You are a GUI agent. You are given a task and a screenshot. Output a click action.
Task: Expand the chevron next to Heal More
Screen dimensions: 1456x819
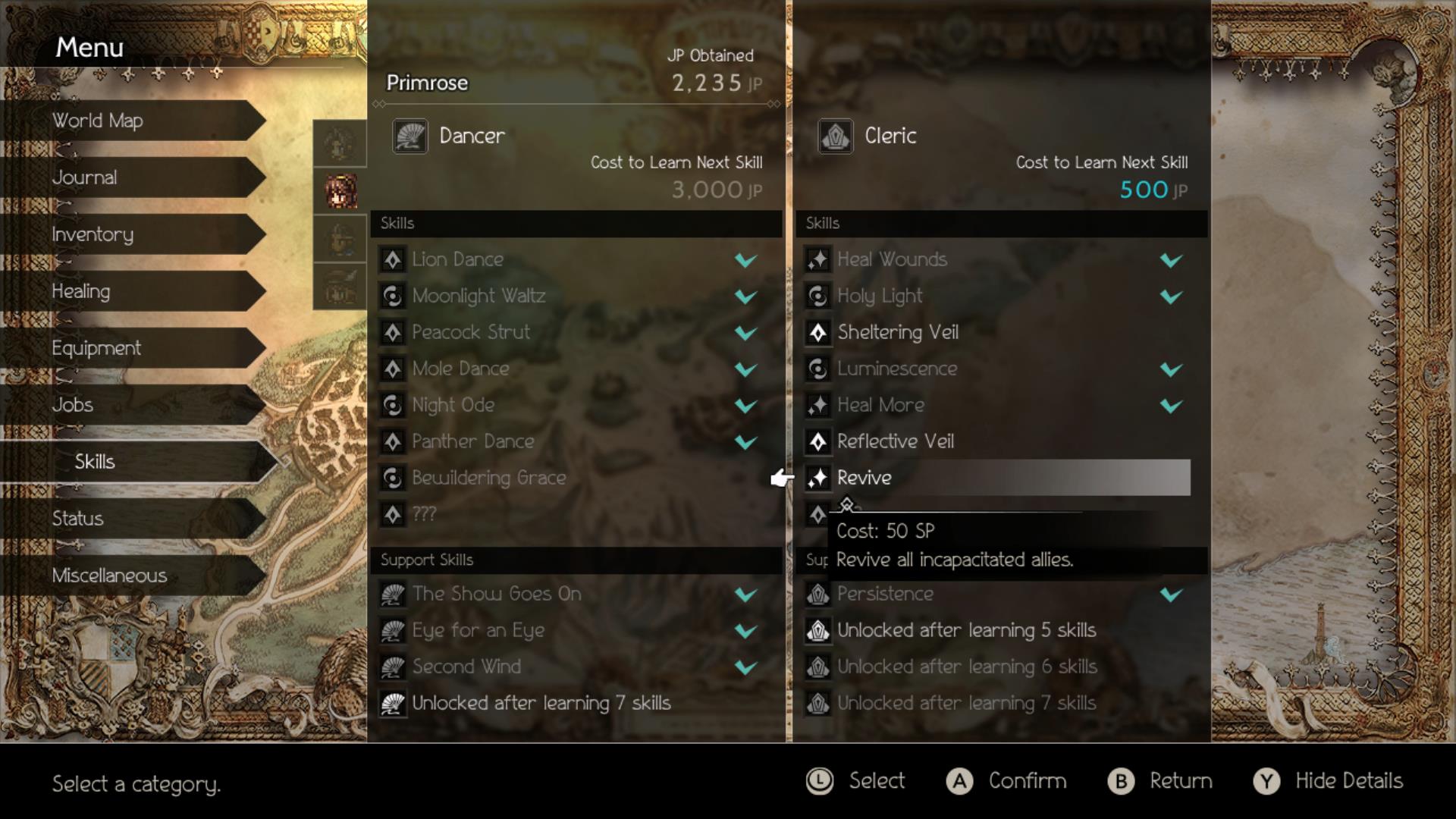(x=1169, y=405)
